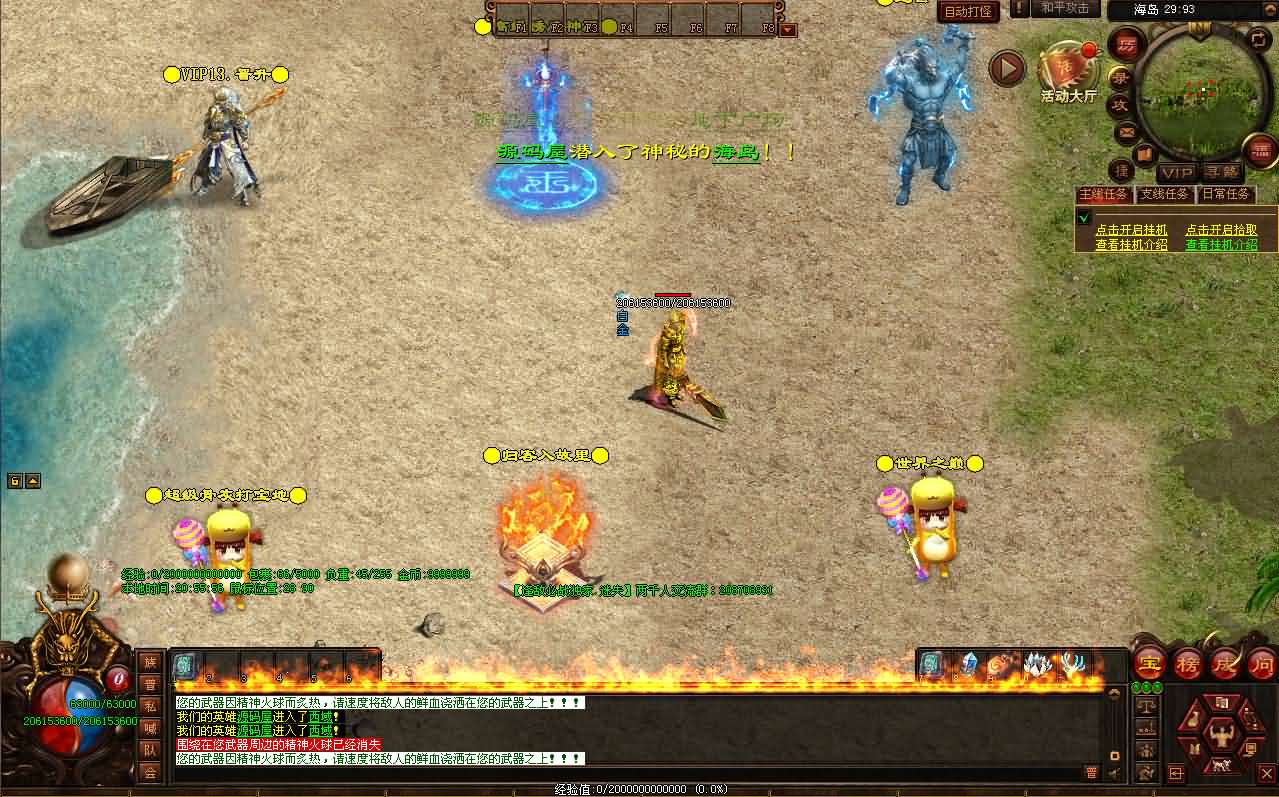Toggle the 和平攻击 attack mode button
Screen dimensions: 1279x797
pos(1064,8)
